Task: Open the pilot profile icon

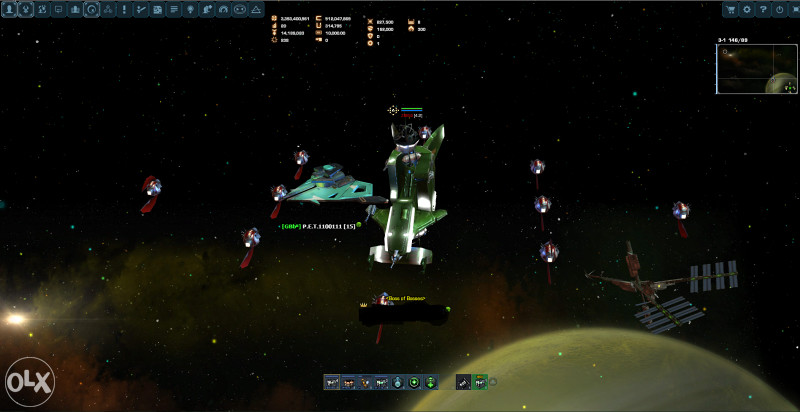Action: tap(9, 9)
